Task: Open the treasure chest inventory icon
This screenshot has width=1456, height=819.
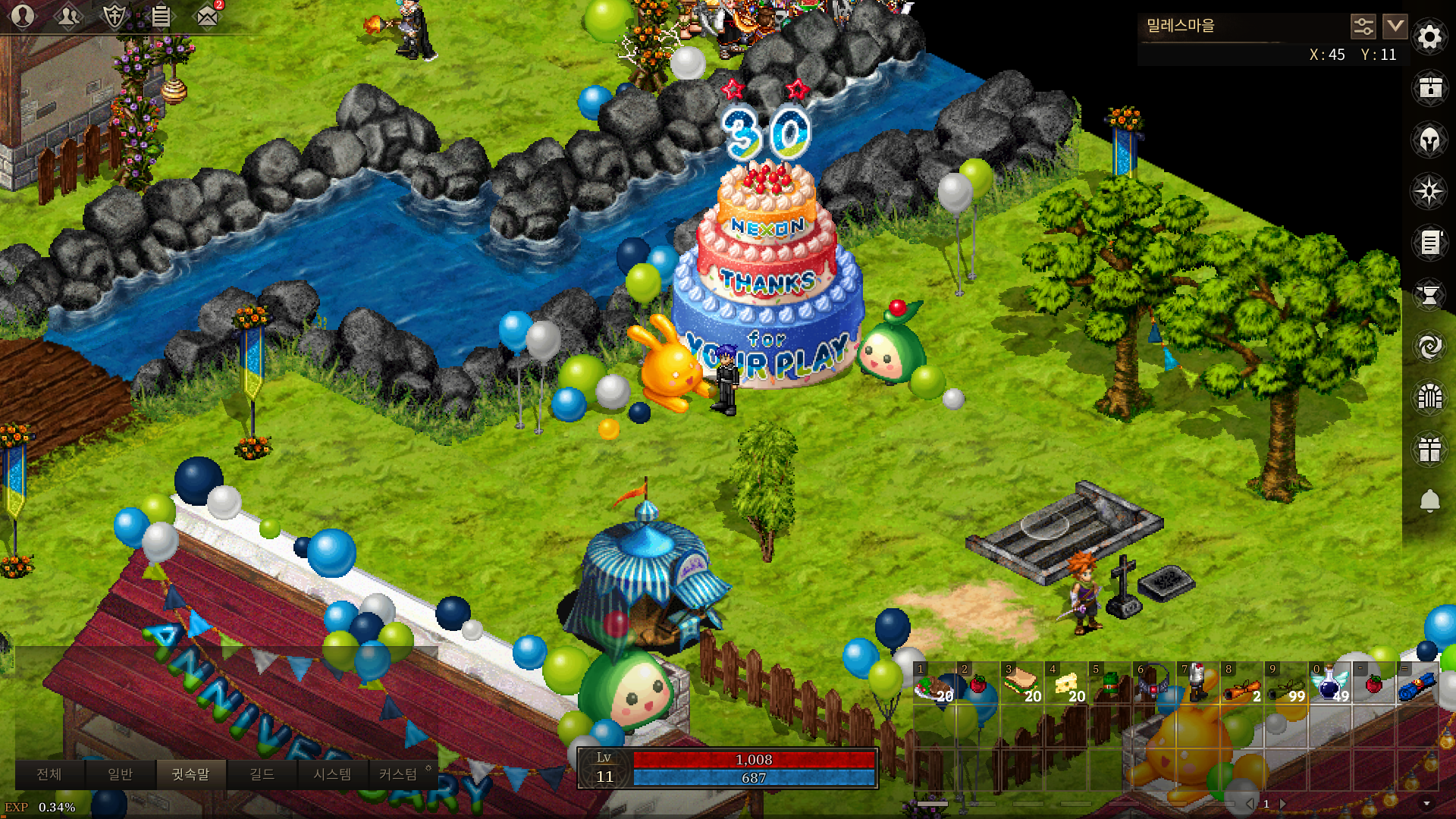Action: [1429, 88]
